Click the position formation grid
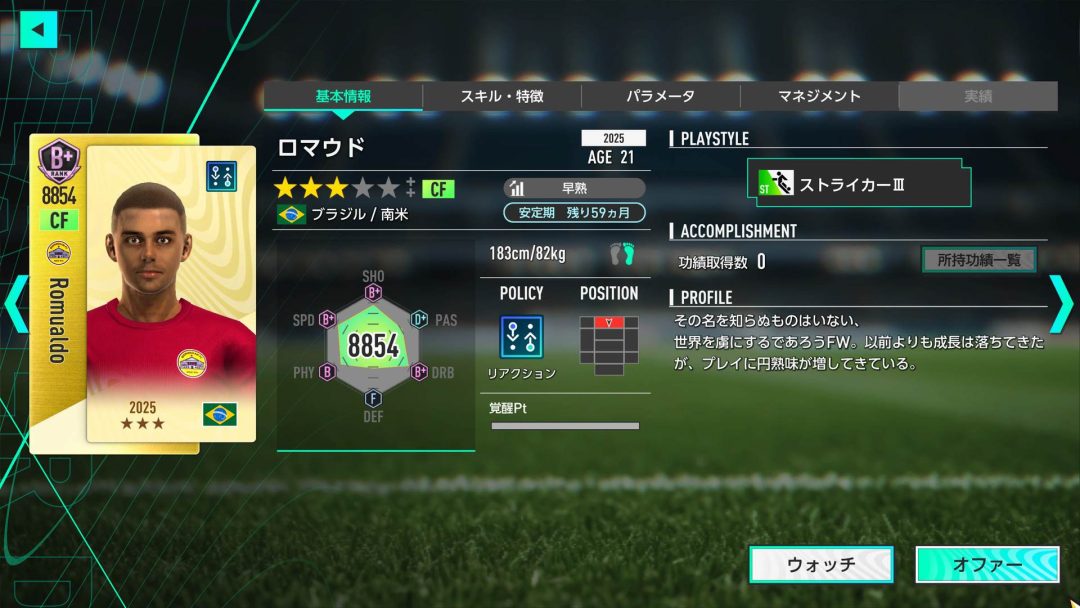 coord(608,345)
